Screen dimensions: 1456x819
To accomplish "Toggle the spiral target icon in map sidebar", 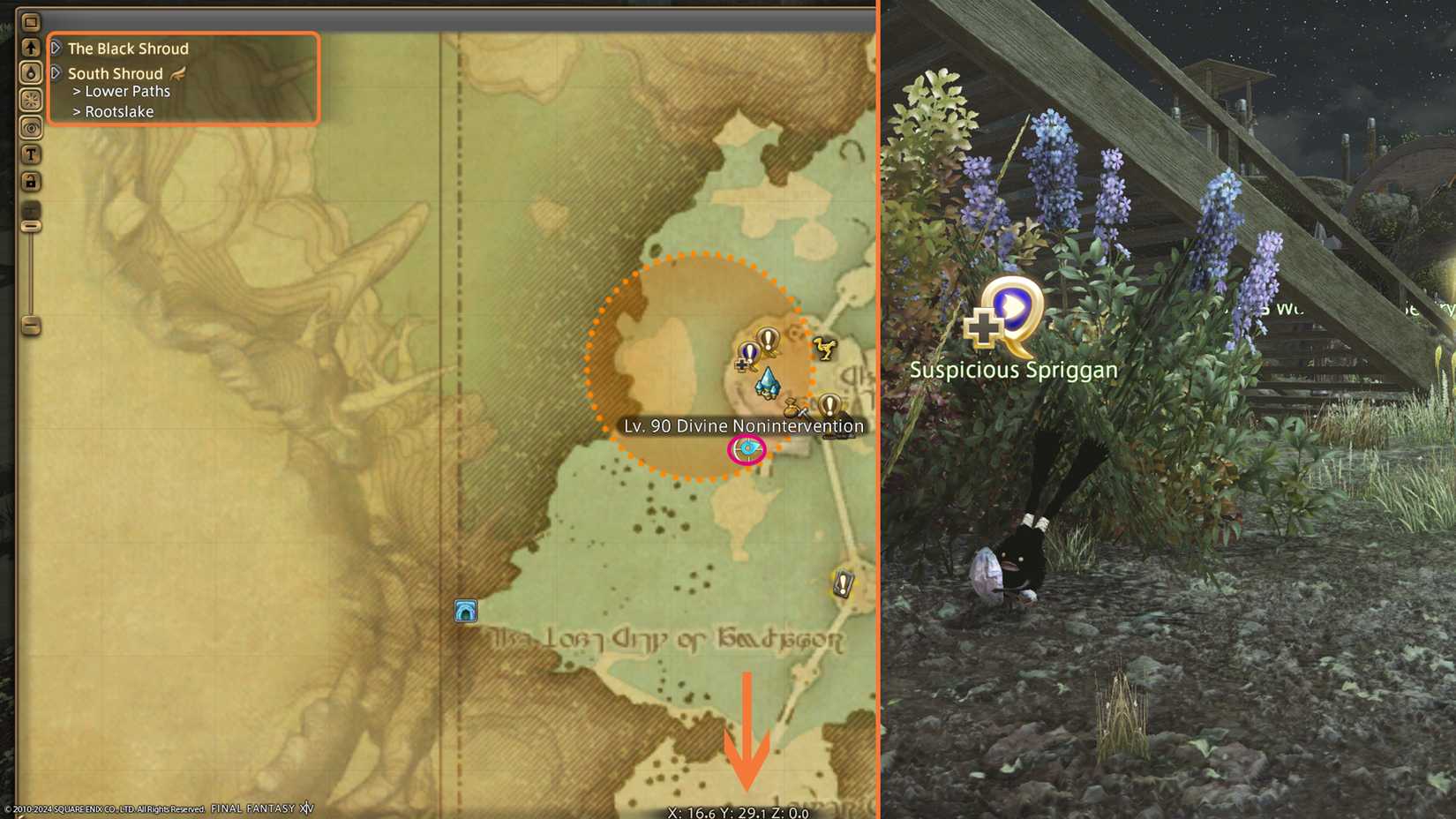I will 32,127.
